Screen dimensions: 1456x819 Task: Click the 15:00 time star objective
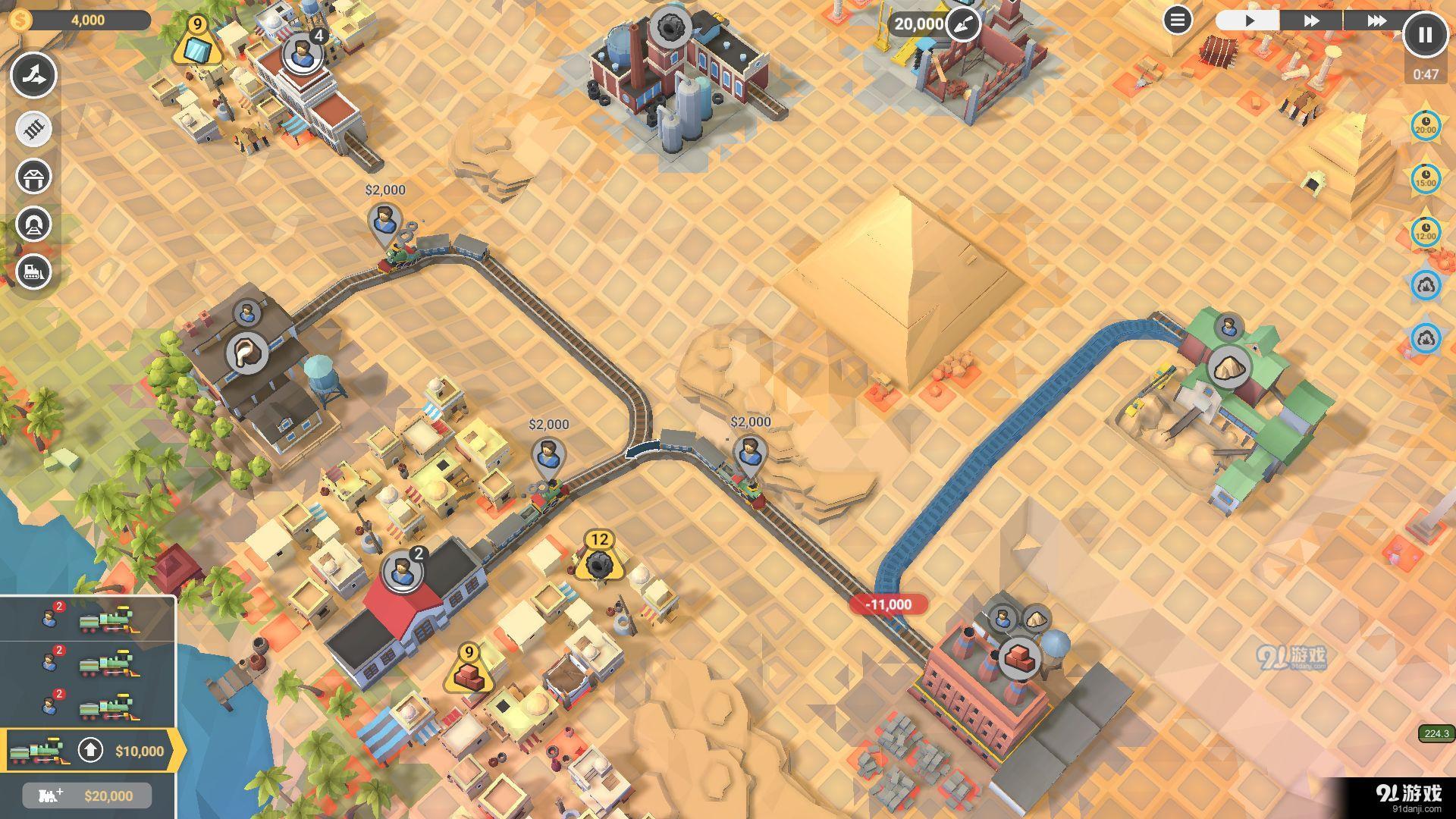pyautogui.click(x=1426, y=179)
